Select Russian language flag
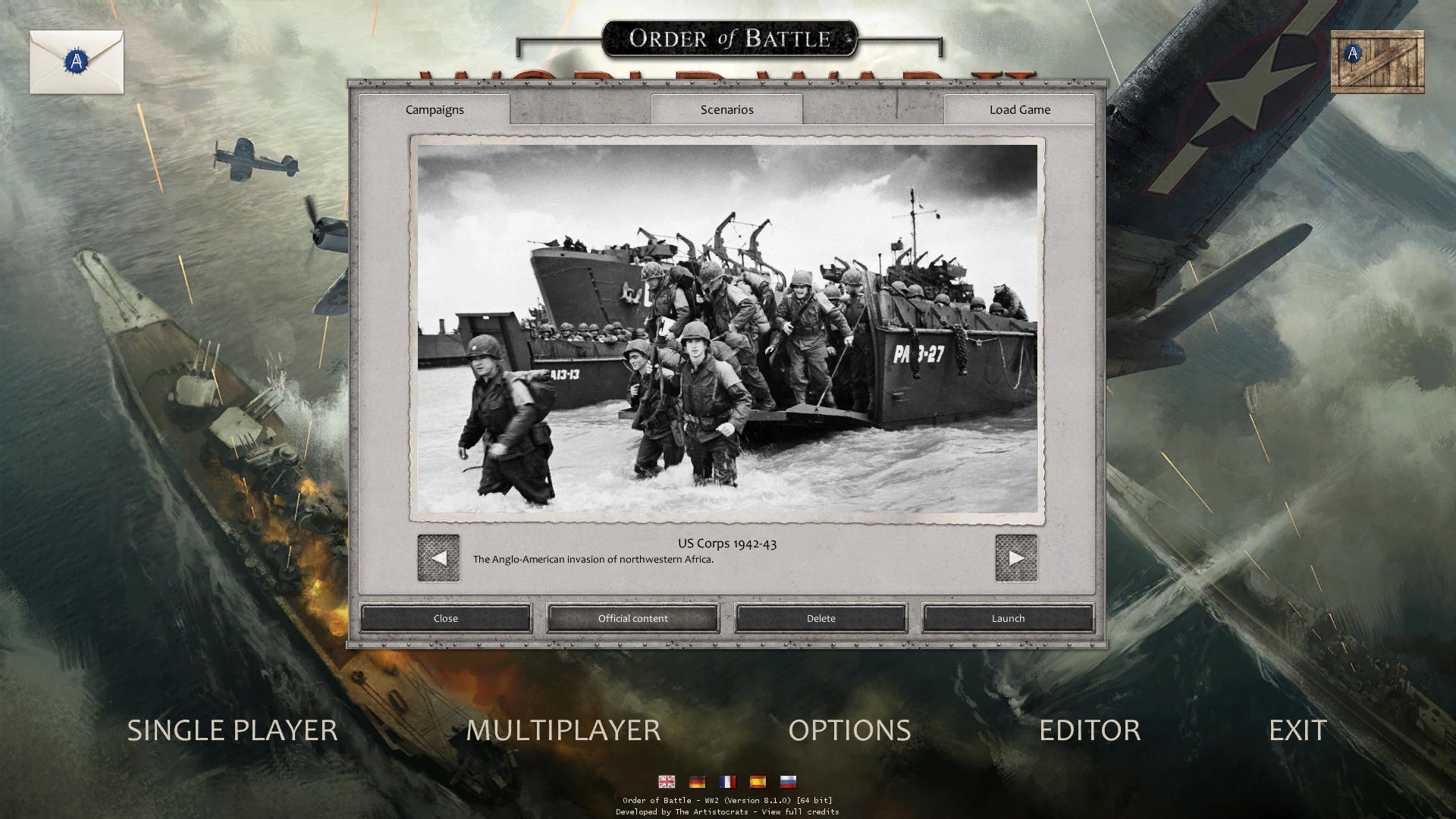This screenshot has width=1456, height=819. (788, 782)
